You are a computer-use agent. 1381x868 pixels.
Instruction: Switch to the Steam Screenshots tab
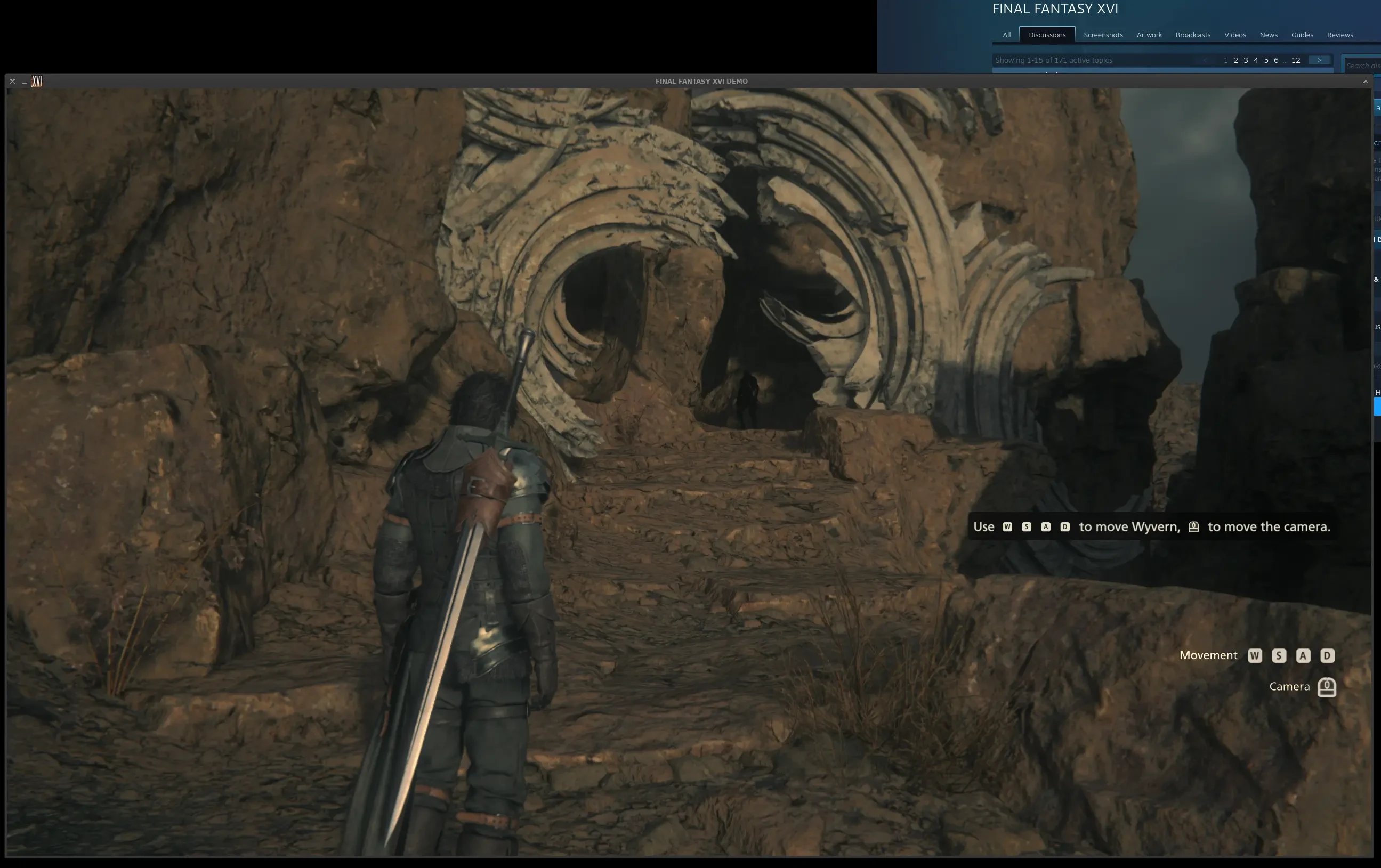pos(1102,35)
